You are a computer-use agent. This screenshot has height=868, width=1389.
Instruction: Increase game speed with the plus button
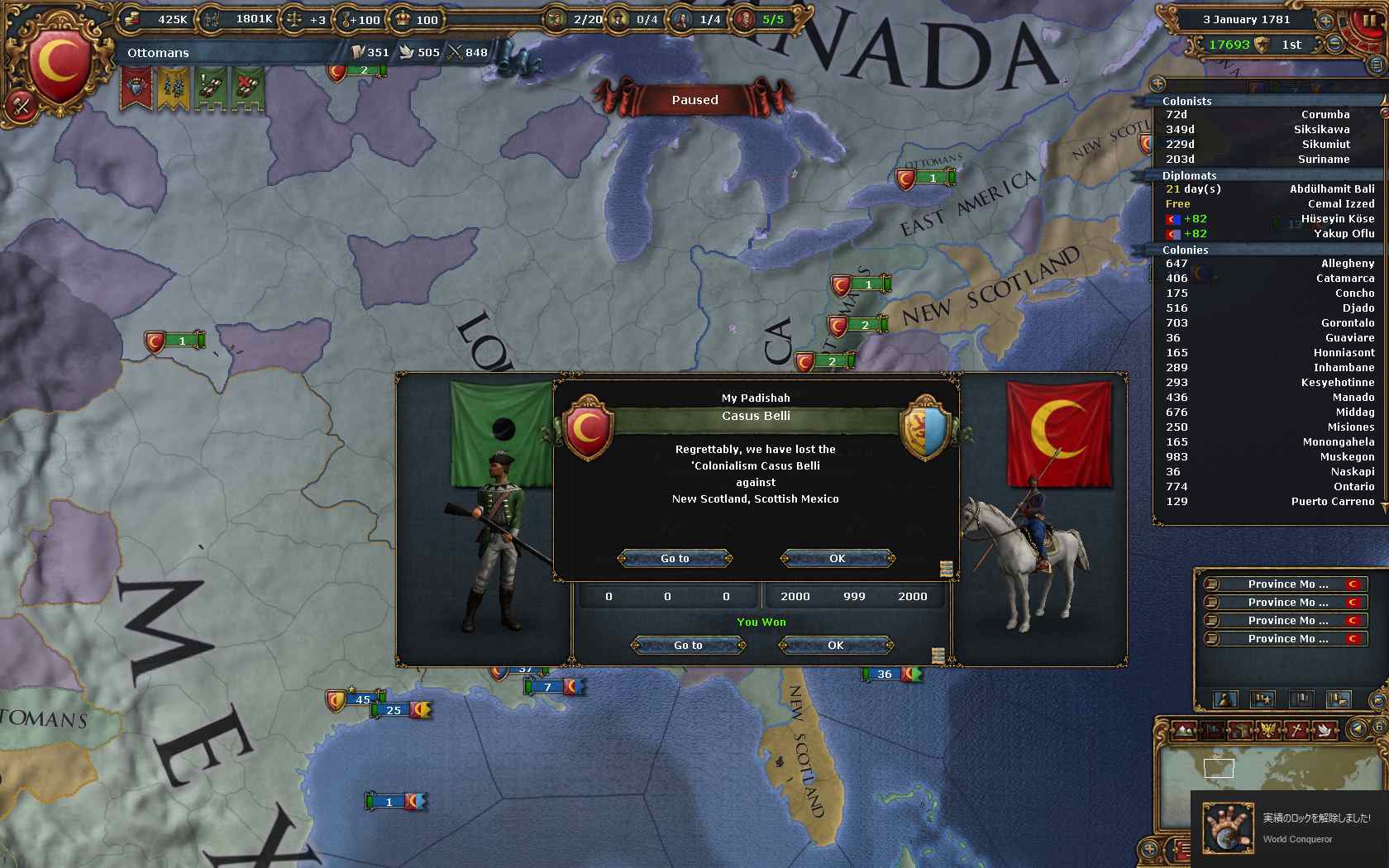pos(1326,21)
